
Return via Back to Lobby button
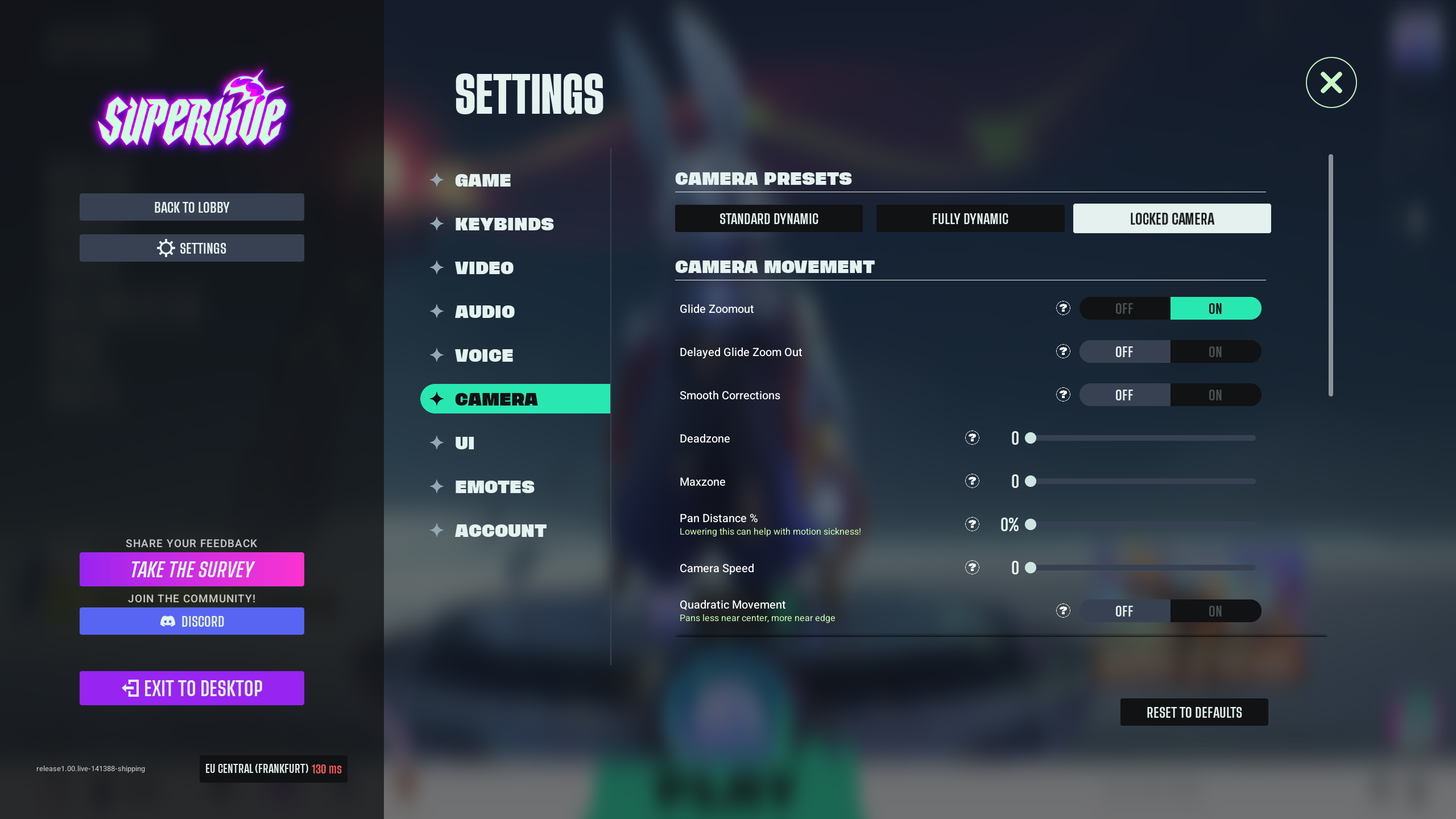point(192,208)
